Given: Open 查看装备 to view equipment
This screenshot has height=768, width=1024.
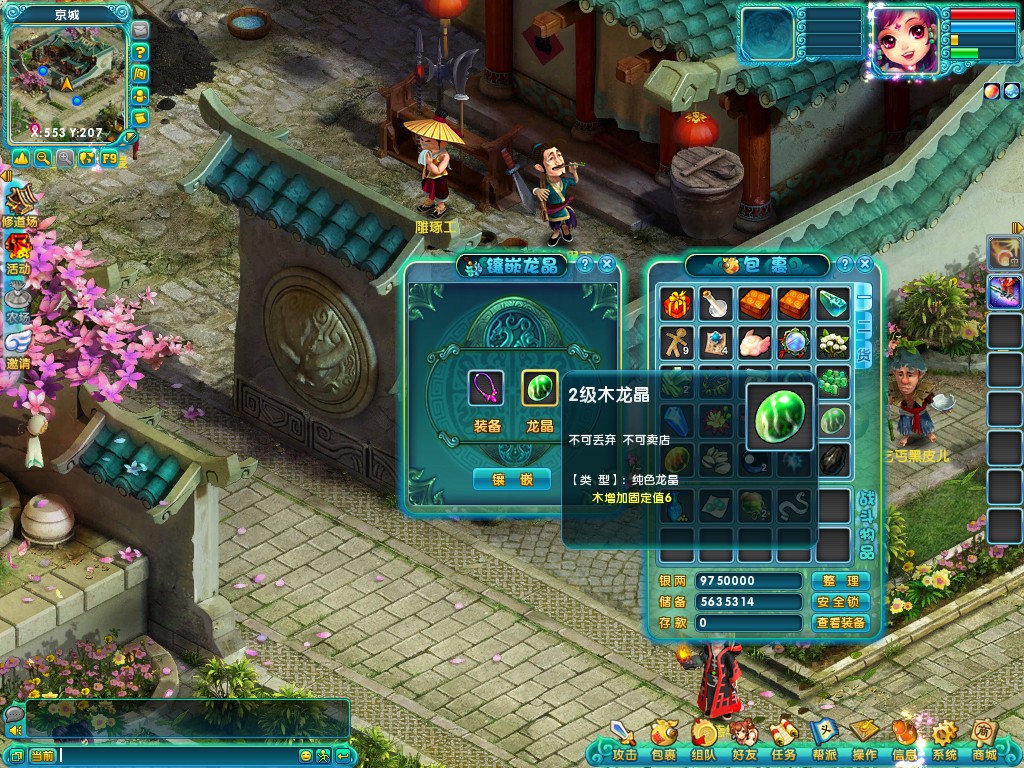Looking at the screenshot, I should coord(840,623).
